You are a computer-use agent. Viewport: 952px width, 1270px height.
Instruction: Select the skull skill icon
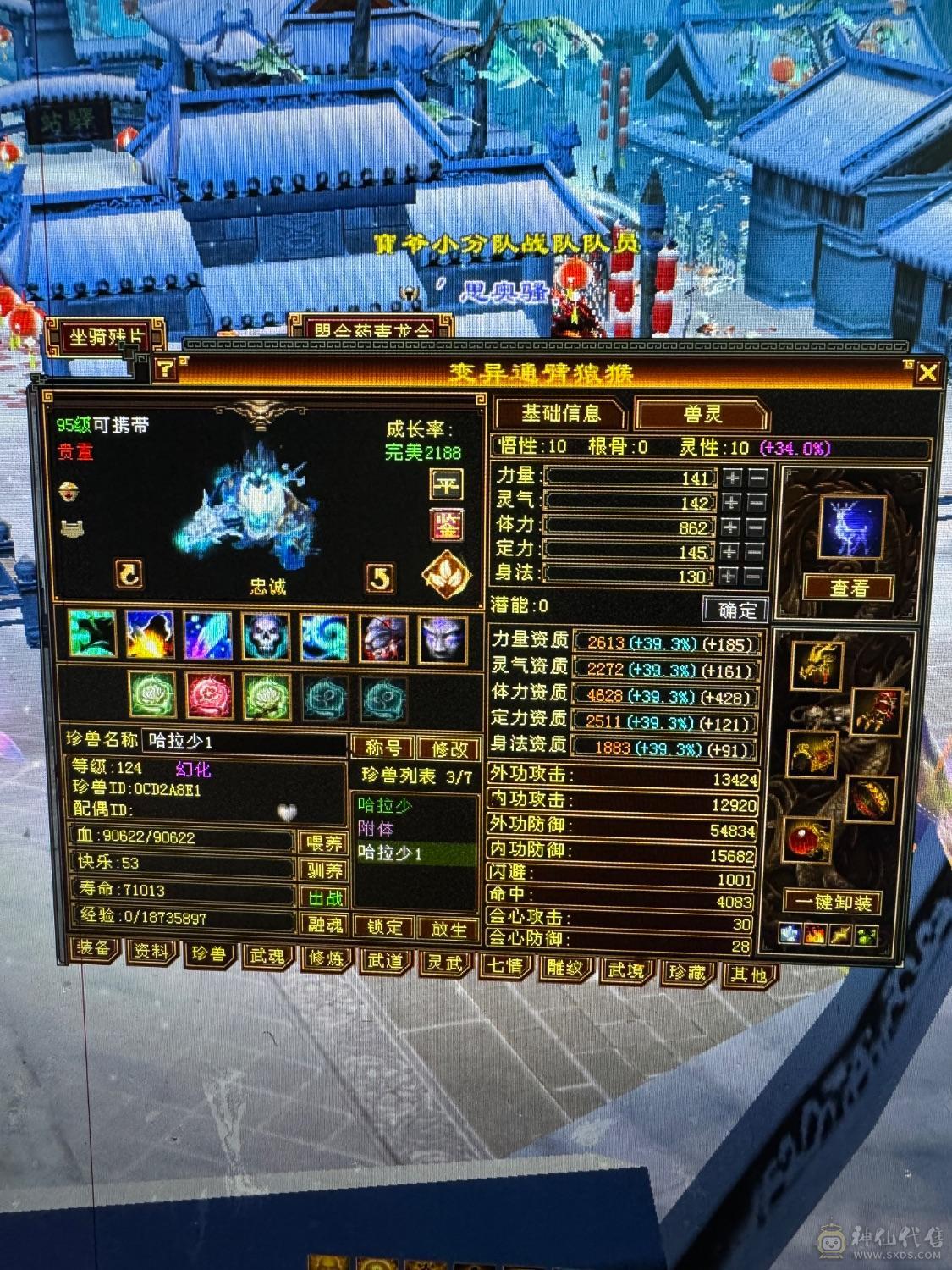pos(267,636)
